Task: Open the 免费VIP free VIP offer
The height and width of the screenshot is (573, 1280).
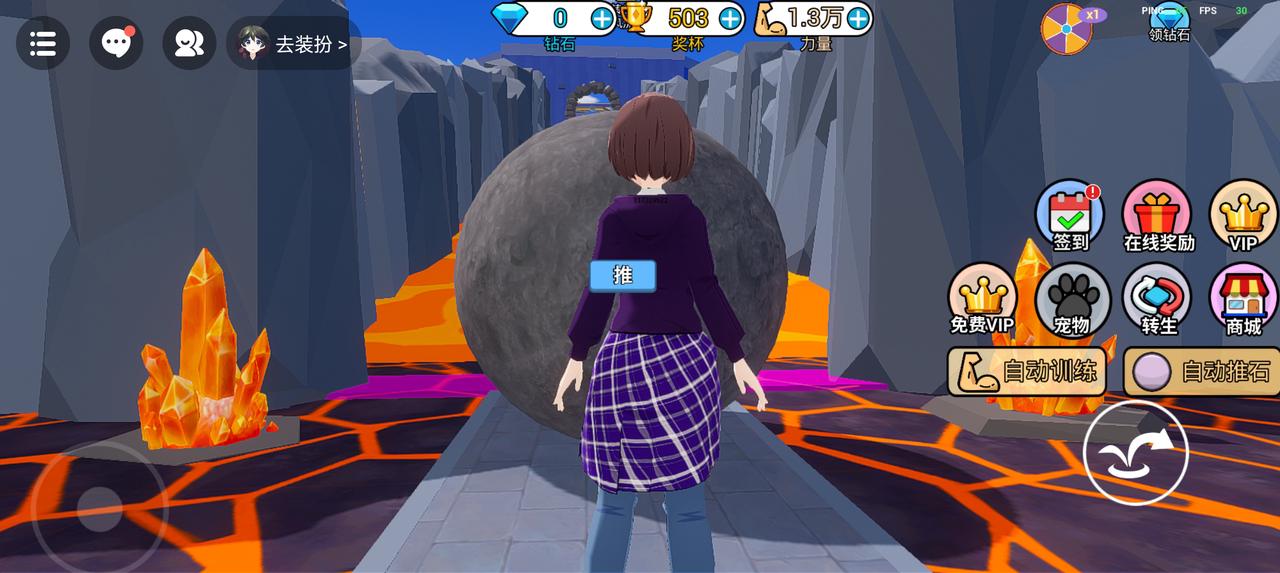Action: point(982,299)
